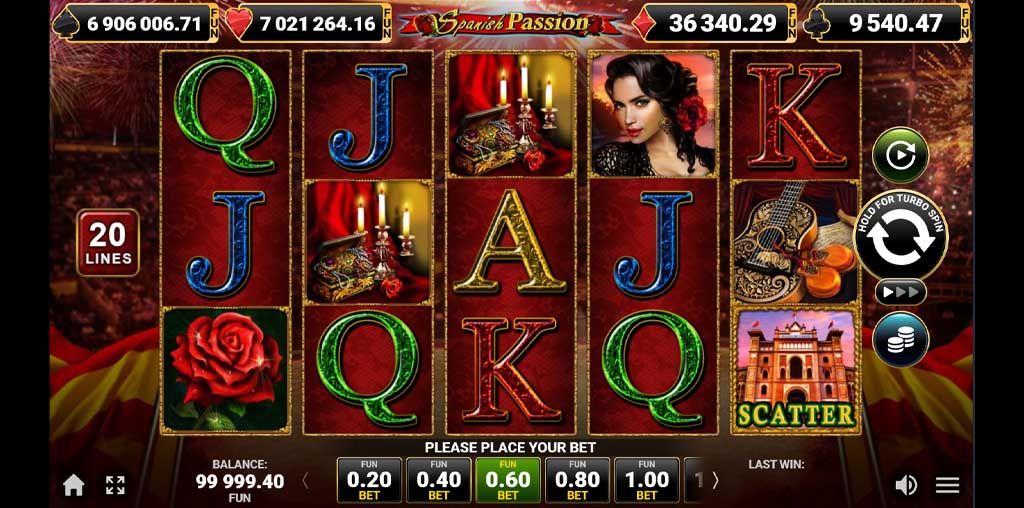Open the hamburger menu
This screenshot has height=508, width=1024.
pos(947,485)
